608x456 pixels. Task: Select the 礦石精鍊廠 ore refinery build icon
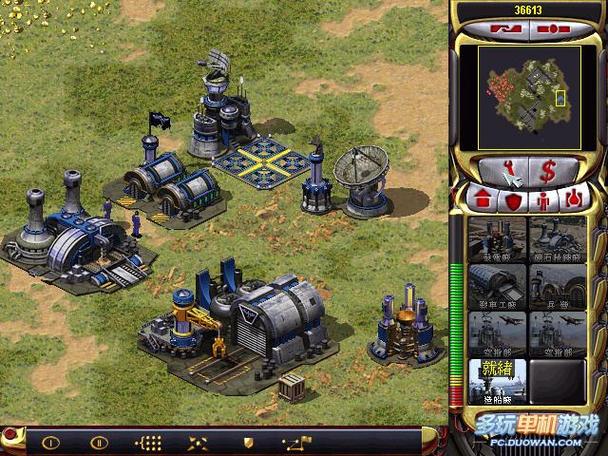pos(557,239)
